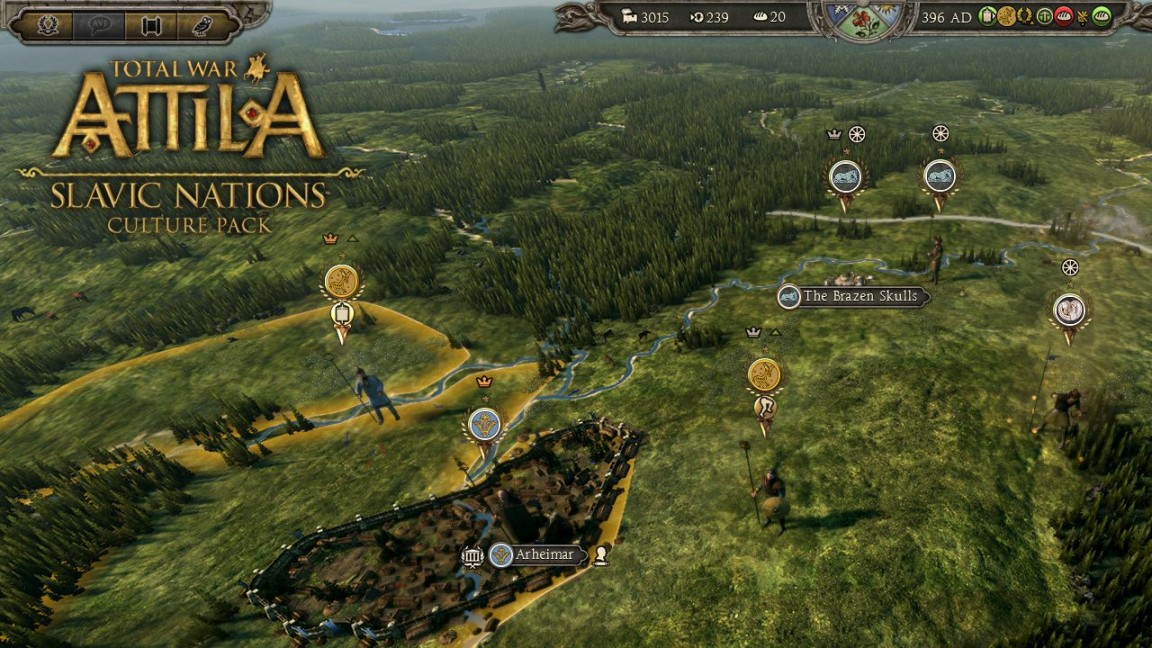
Task: Summon the owl advisor button
Action: pyautogui.click(x=203, y=24)
